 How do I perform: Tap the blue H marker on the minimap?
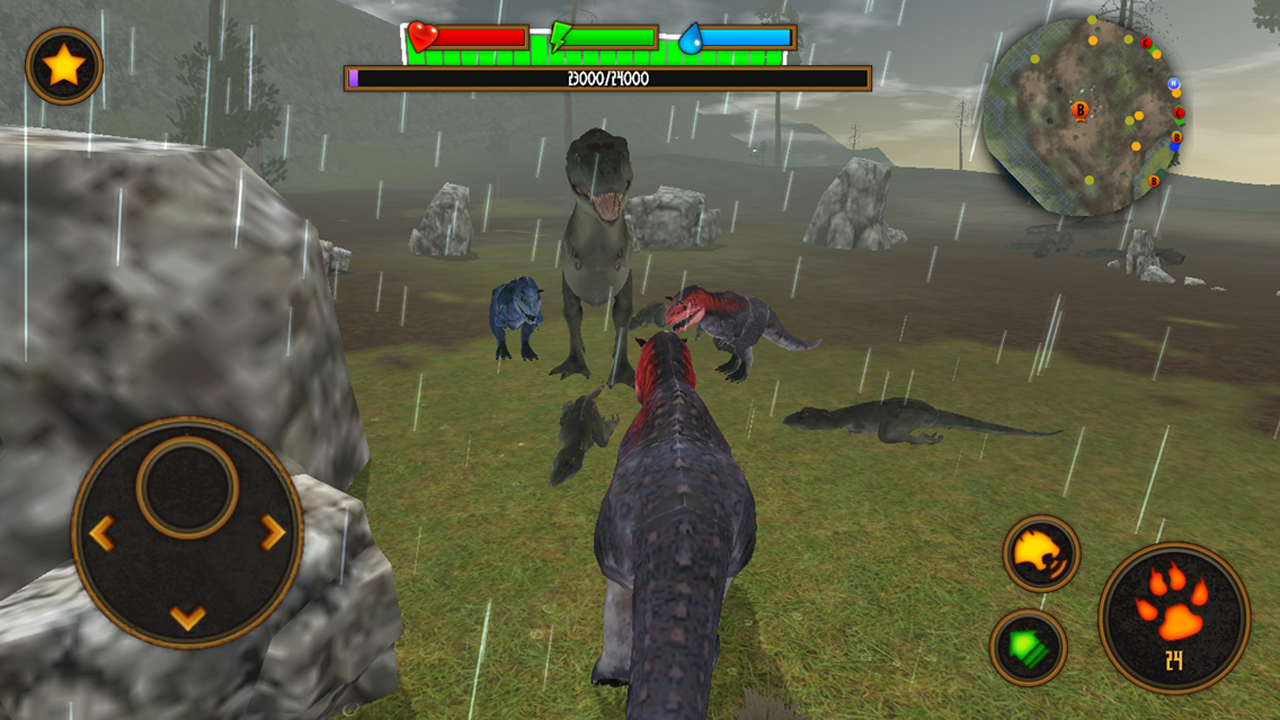click(x=1174, y=82)
